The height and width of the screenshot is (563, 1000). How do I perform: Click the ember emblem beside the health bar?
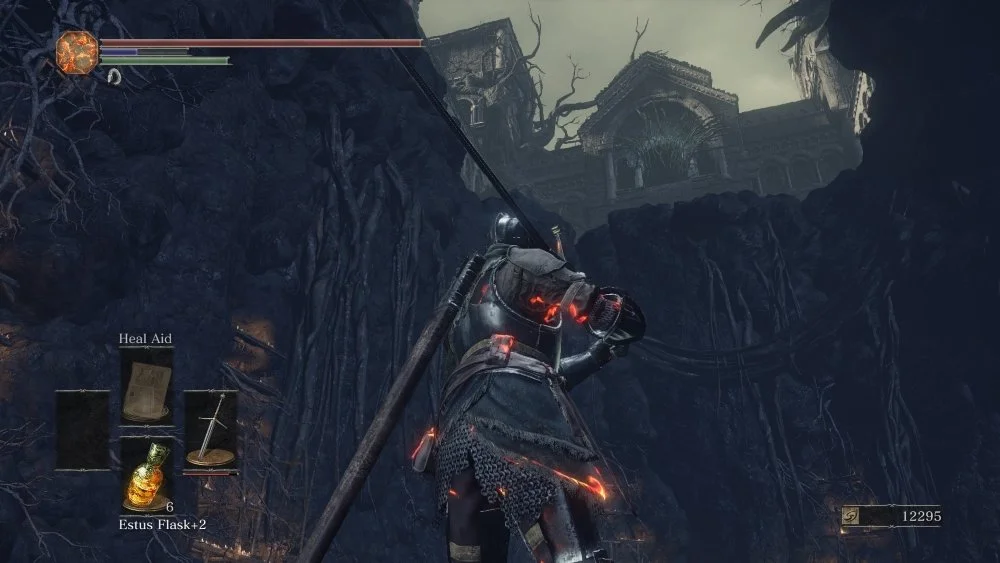(x=77, y=50)
